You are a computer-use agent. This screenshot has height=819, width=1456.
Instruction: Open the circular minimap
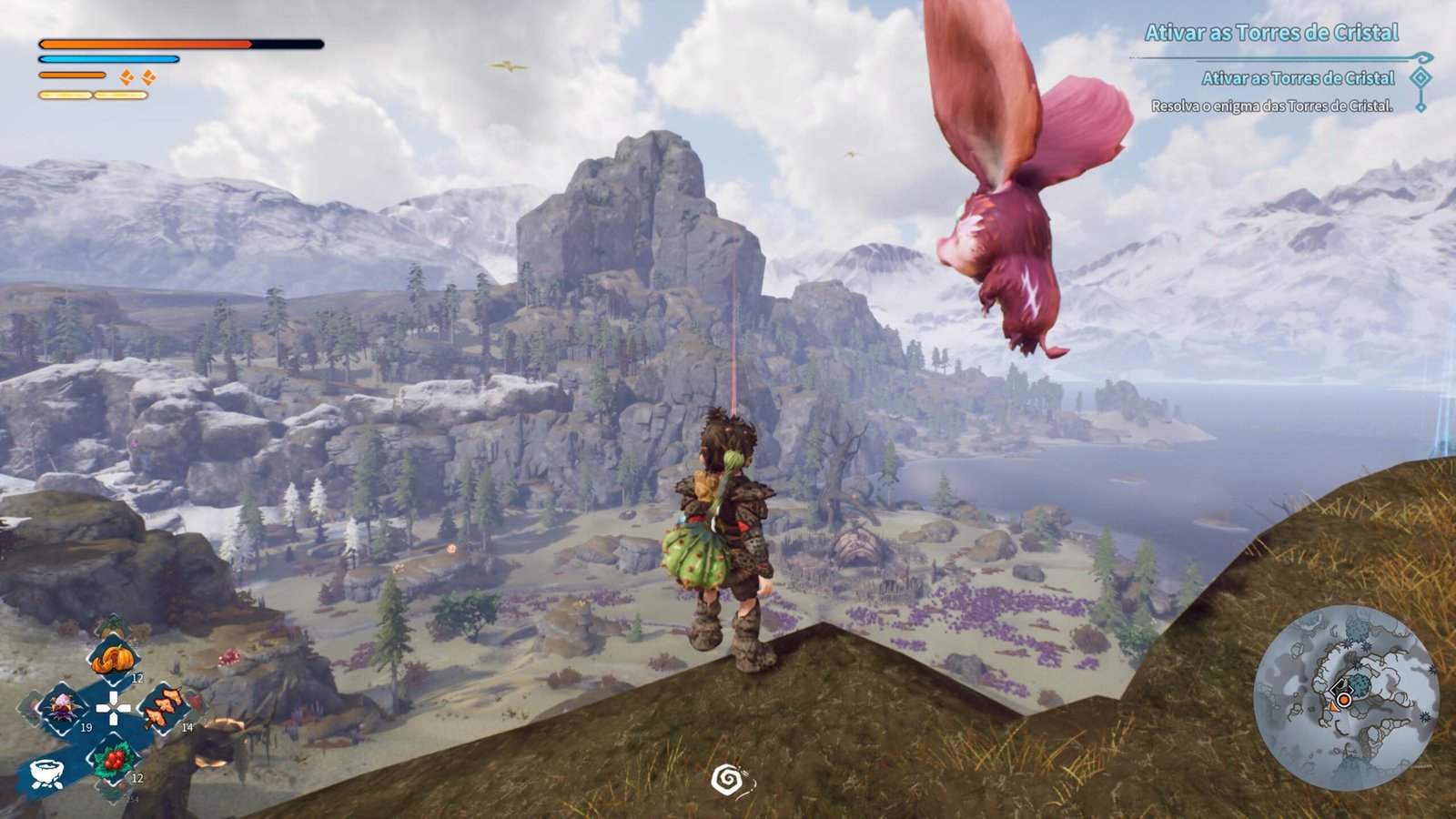tap(1346, 698)
